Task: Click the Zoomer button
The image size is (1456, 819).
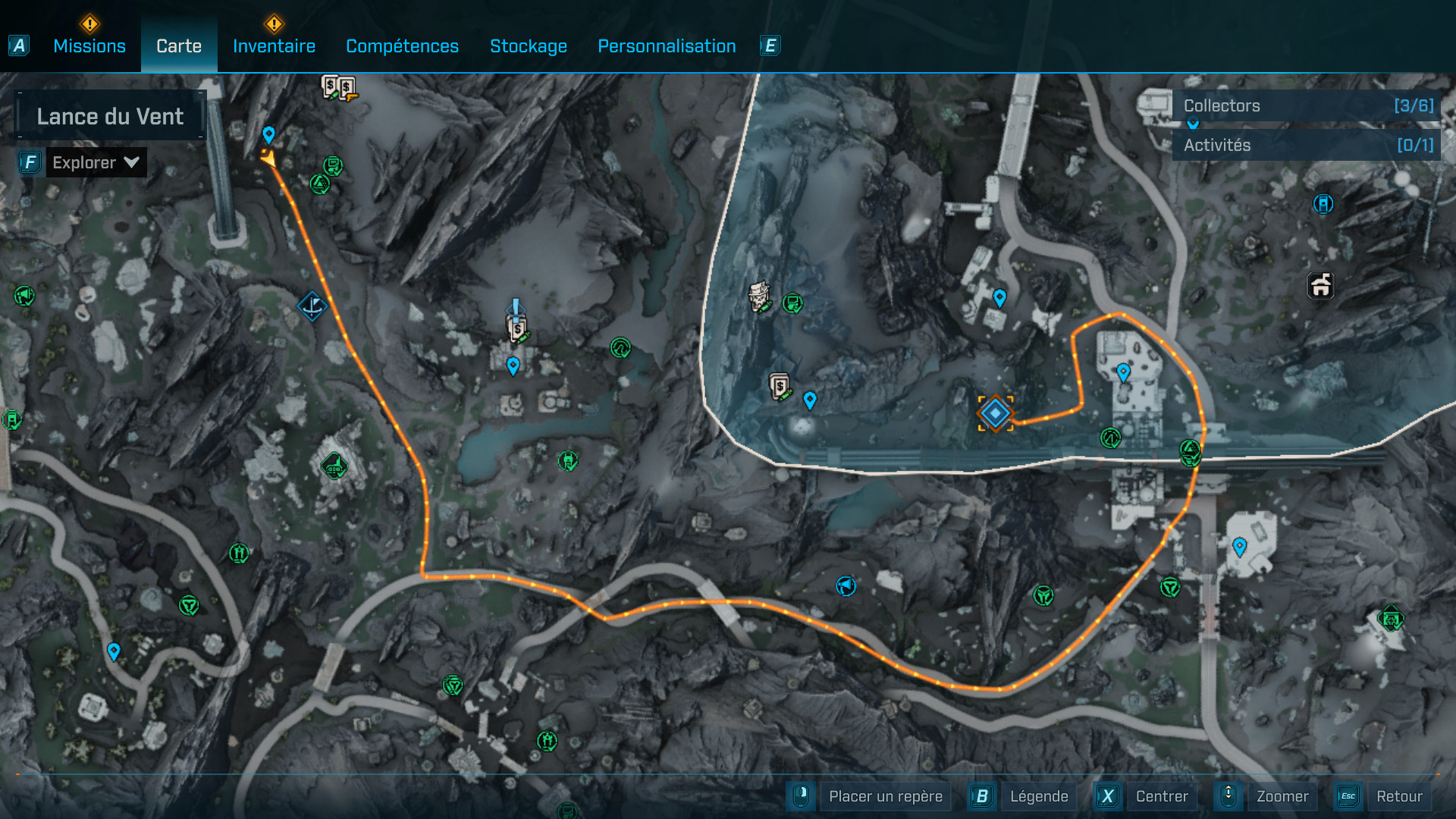Action: point(1282,796)
